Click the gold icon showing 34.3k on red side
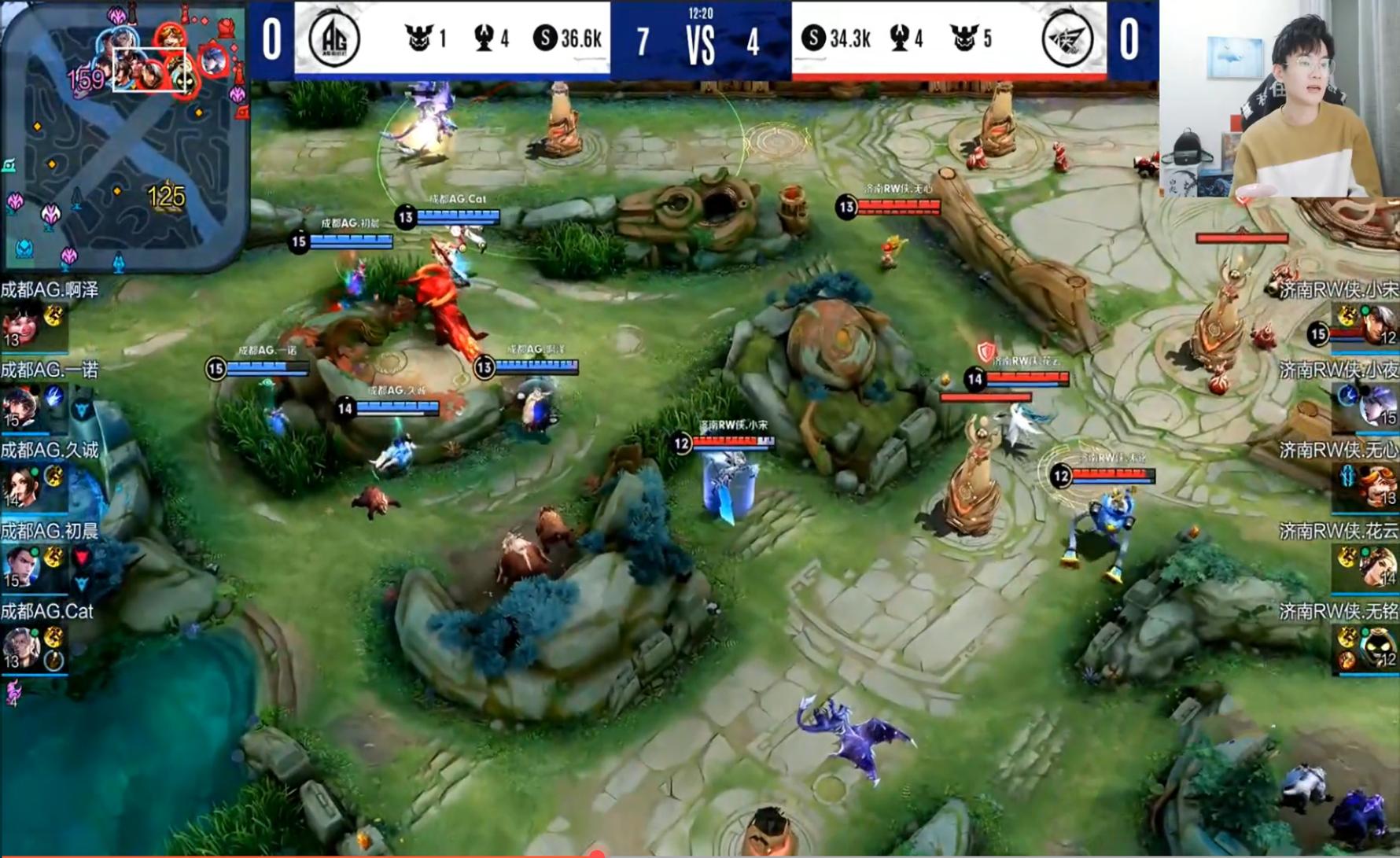The height and width of the screenshot is (858, 1400). click(x=816, y=36)
